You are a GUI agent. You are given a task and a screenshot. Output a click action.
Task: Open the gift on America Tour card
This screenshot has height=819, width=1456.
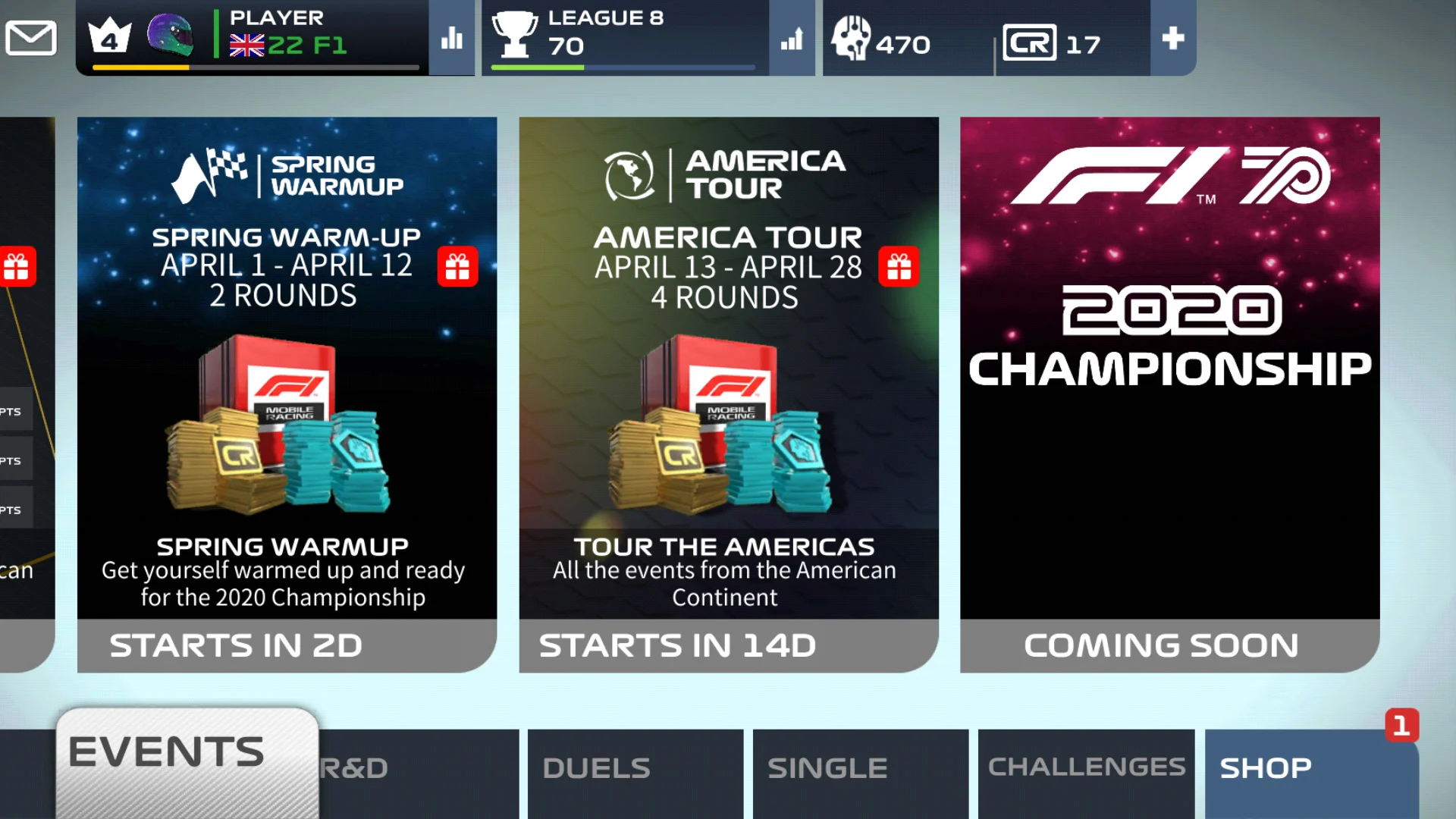[899, 267]
